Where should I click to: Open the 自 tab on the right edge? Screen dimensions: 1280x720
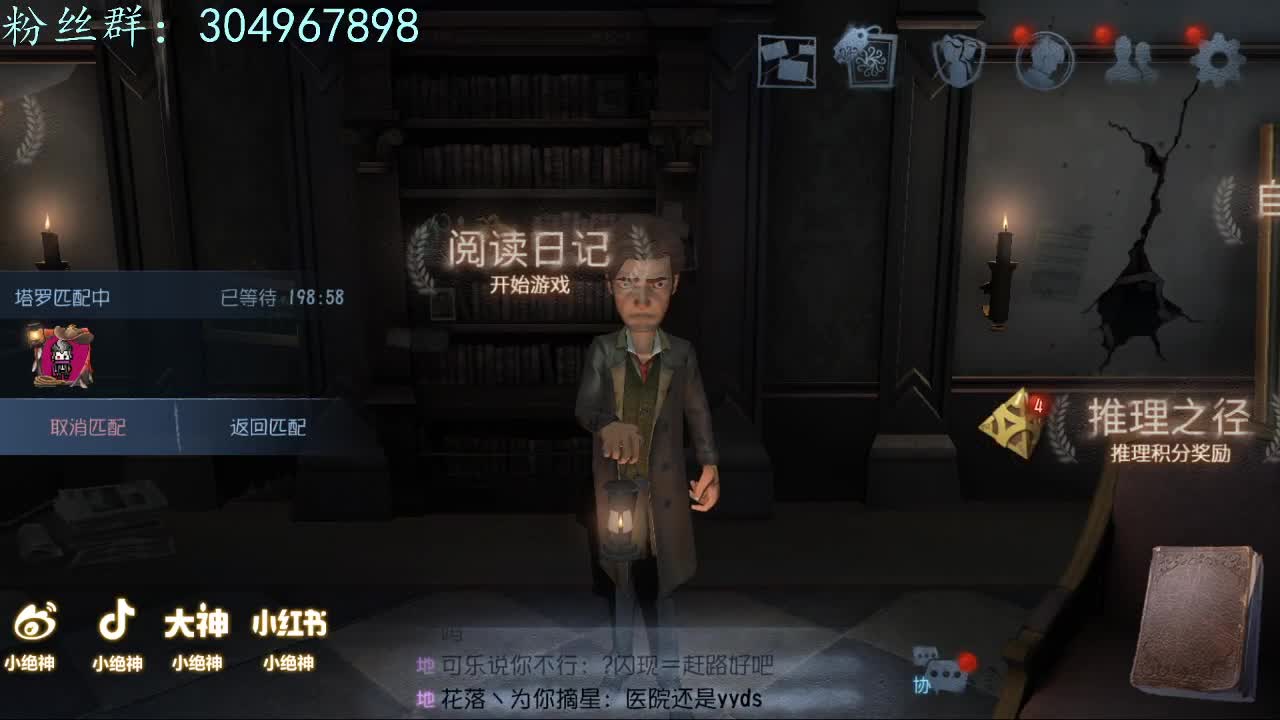point(1268,198)
